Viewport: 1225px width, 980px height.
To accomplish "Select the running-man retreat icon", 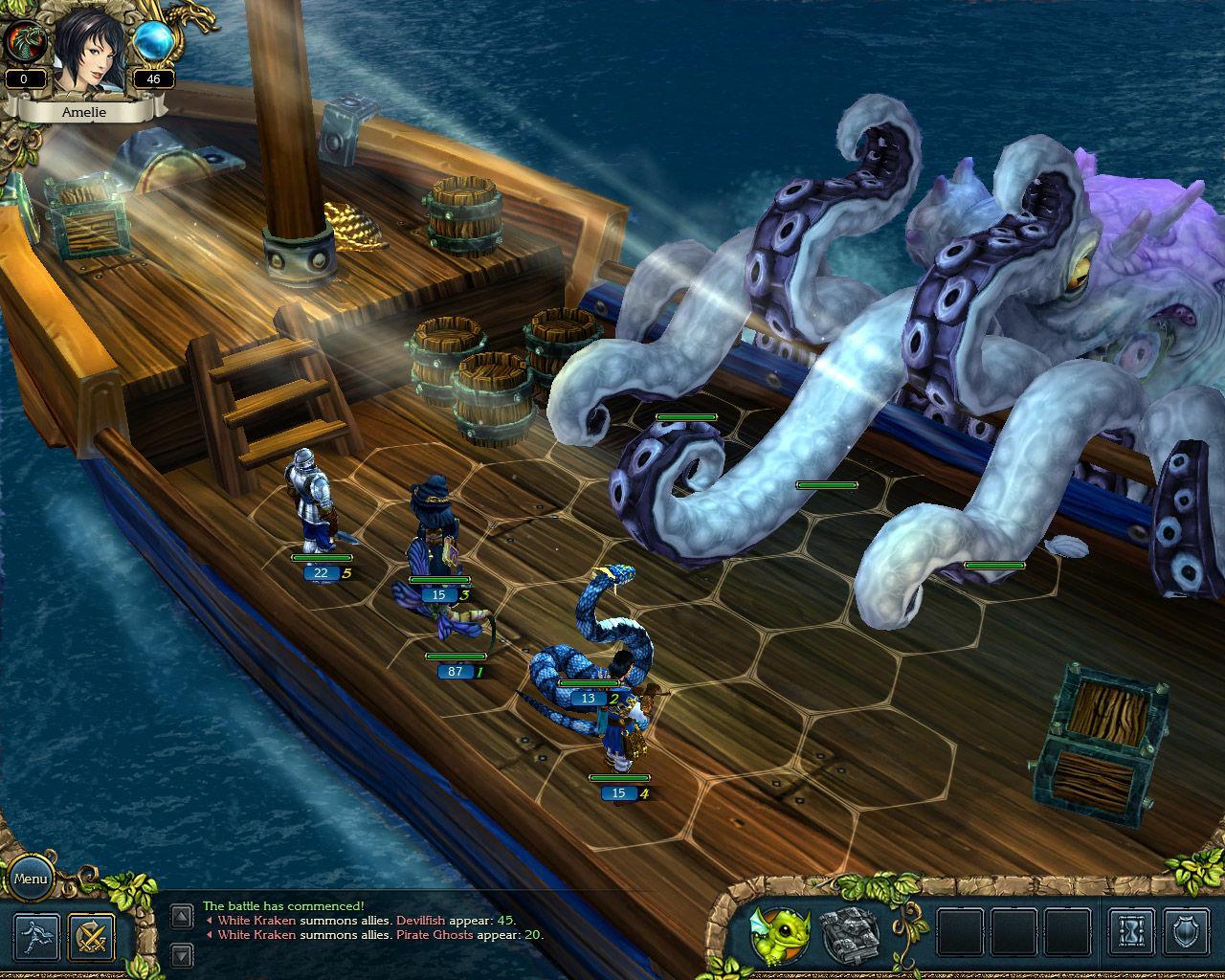I will [x=36, y=936].
